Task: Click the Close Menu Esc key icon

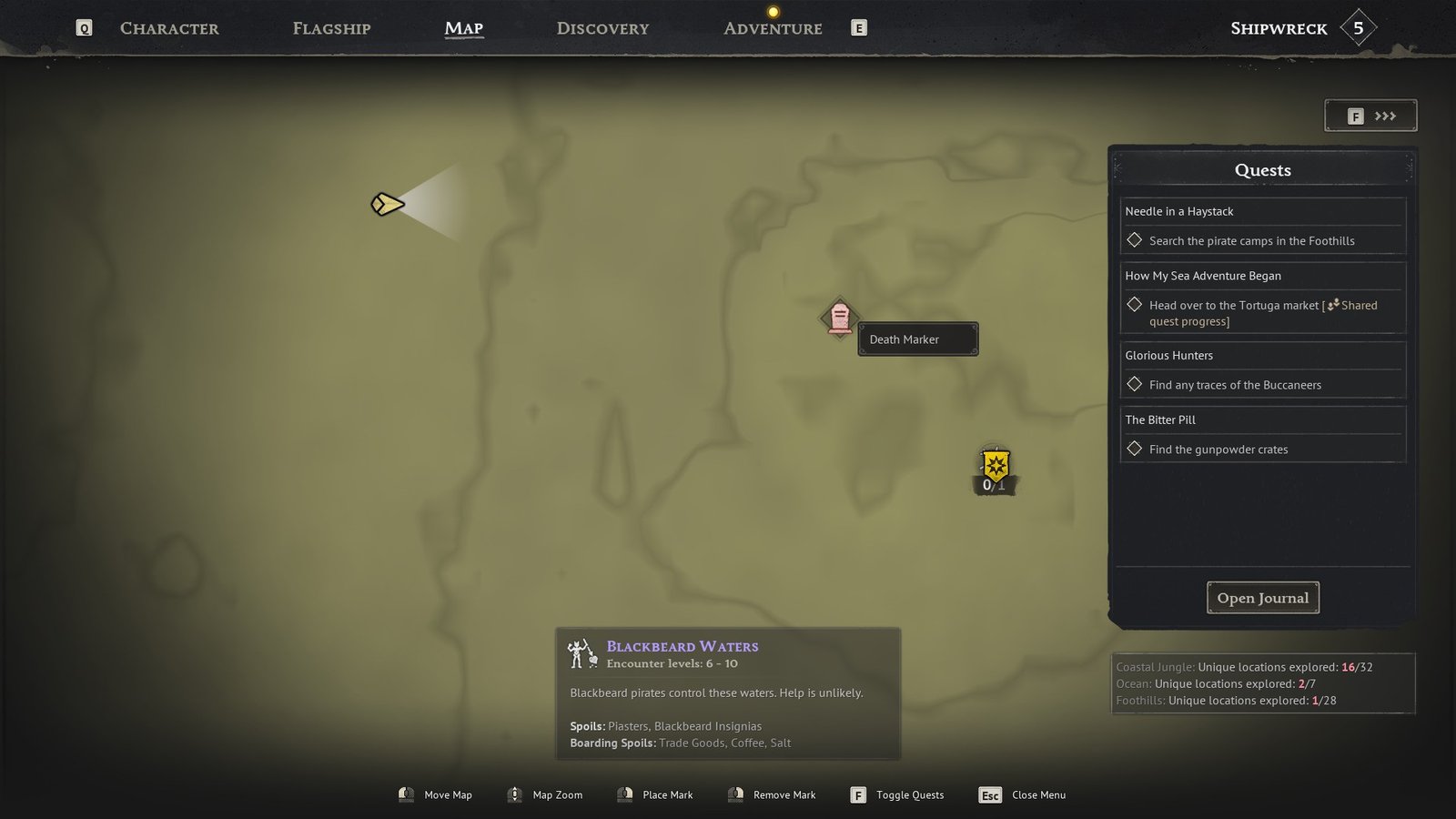Action: [x=990, y=794]
